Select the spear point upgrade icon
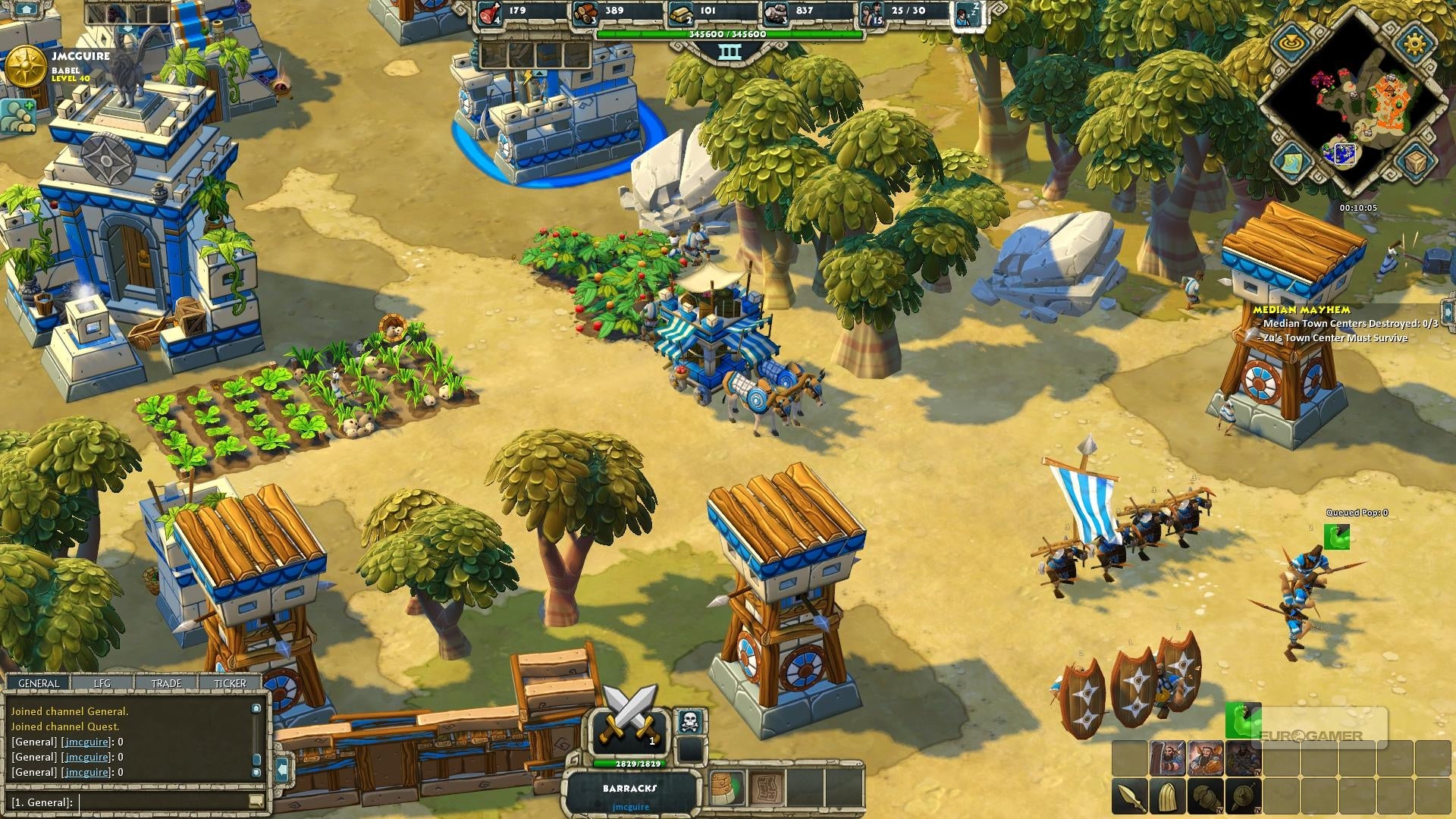 click(x=1129, y=798)
